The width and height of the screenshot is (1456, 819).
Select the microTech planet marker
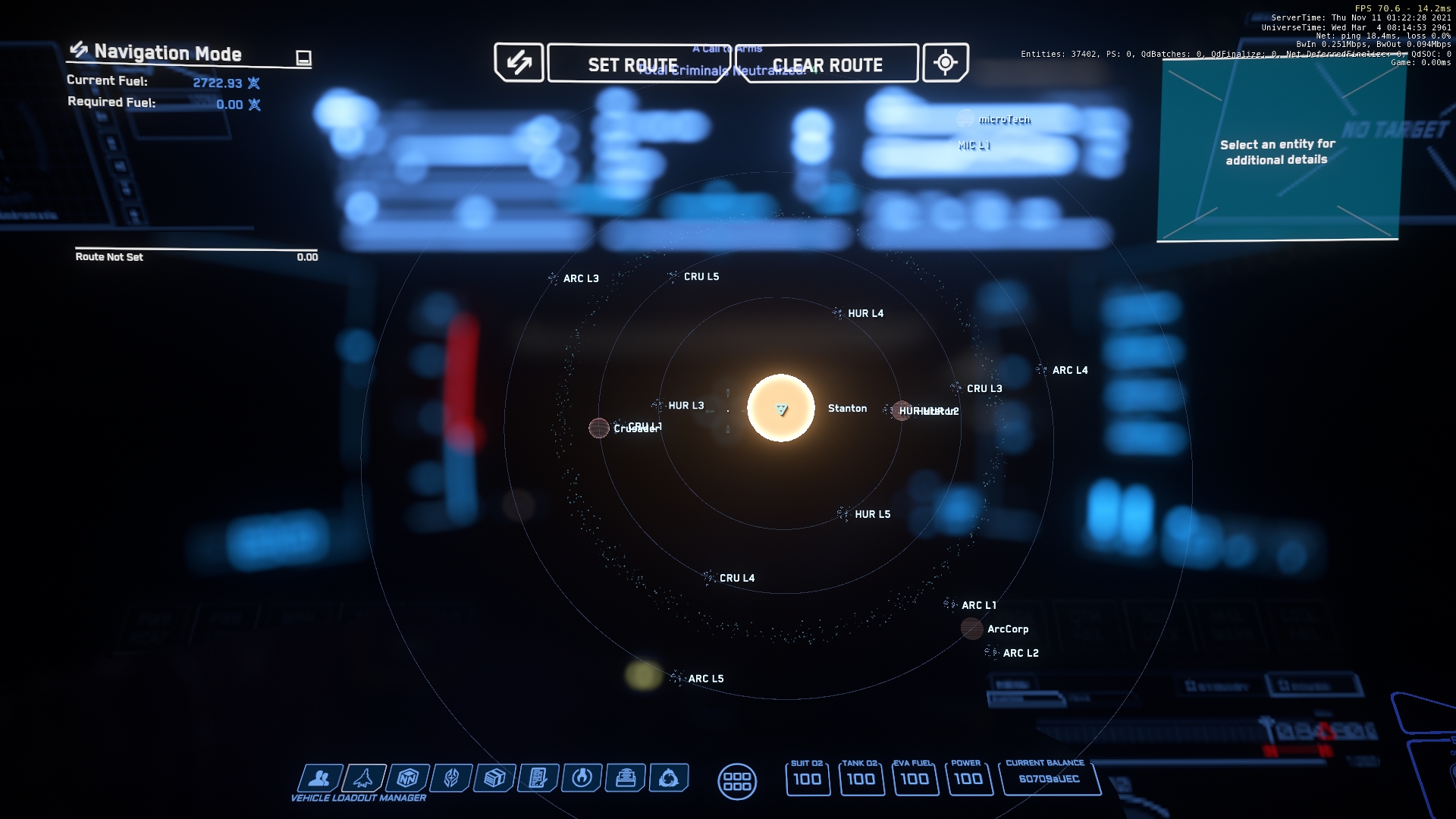click(965, 119)
